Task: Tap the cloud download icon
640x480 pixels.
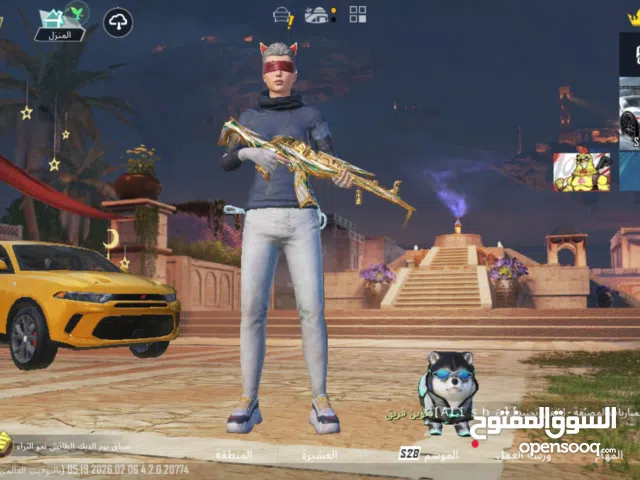Action: (x=118, y=22)
